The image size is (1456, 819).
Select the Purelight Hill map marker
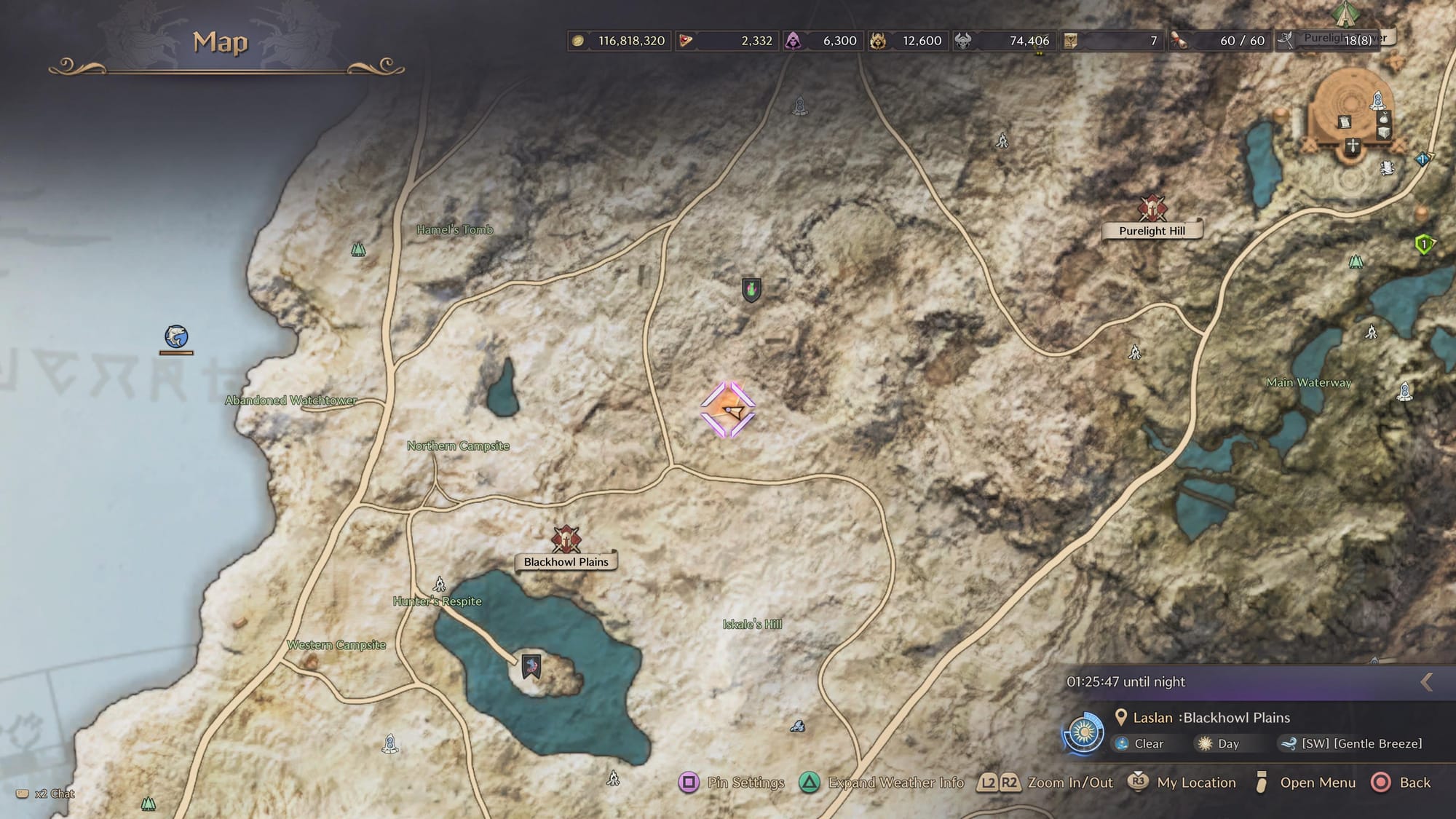pos(1152,209)
